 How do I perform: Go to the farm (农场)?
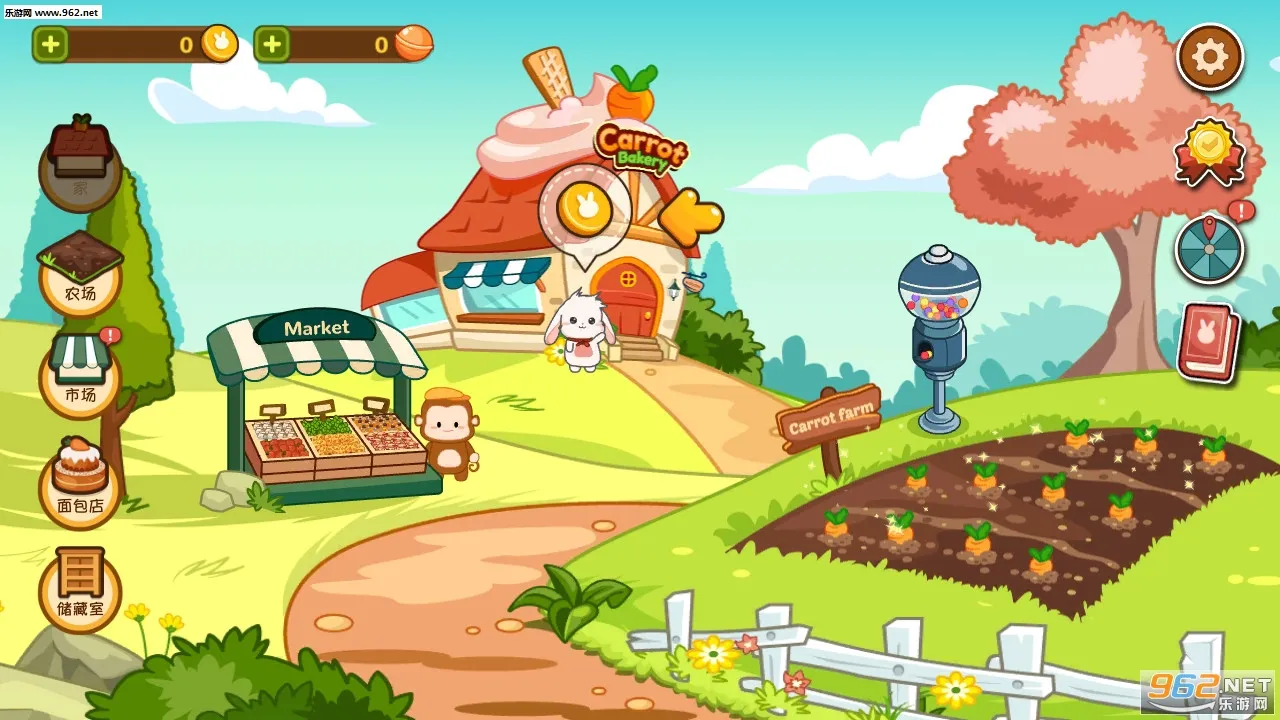80,272
